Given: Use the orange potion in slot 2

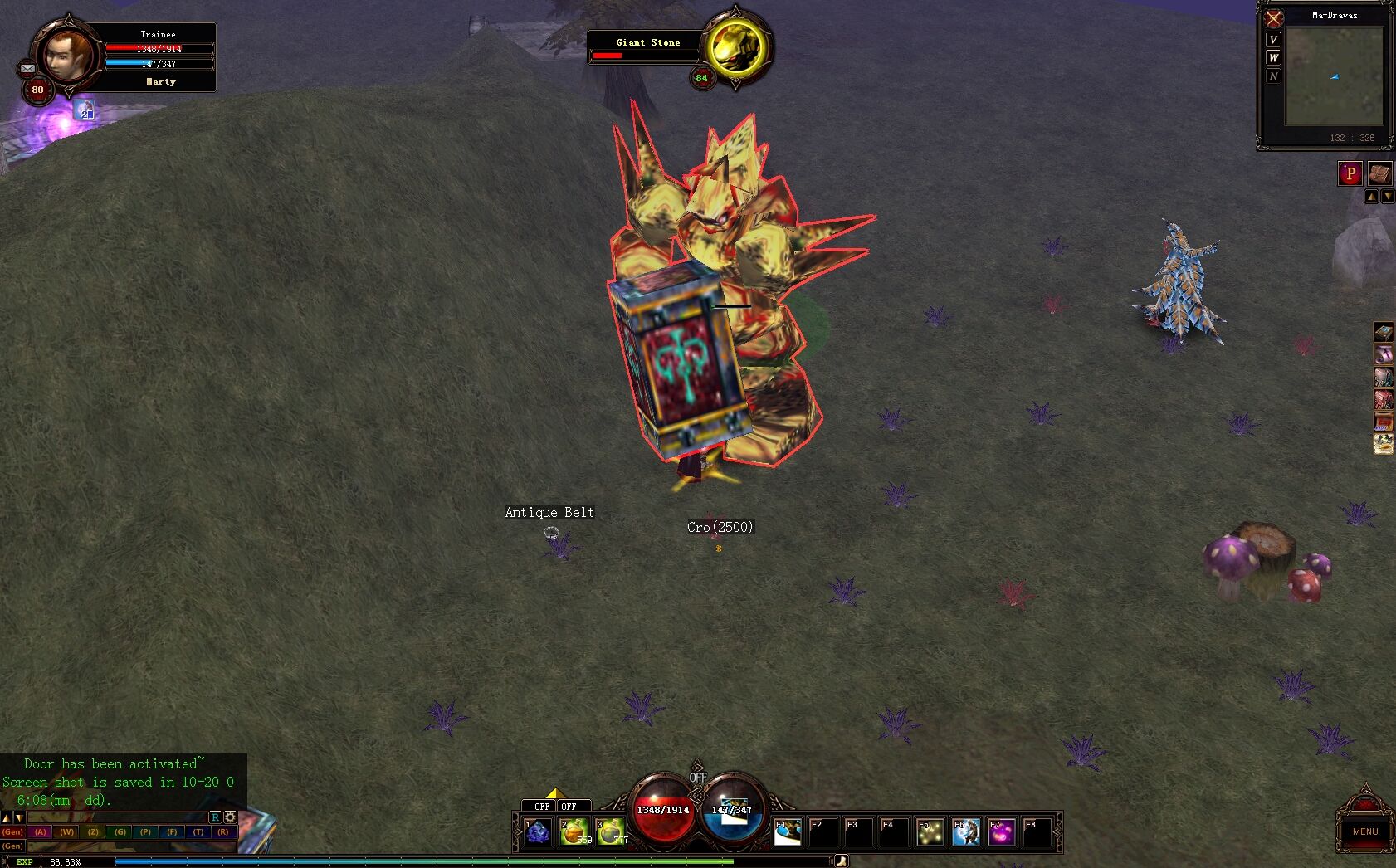Looking at the screenshot, I should tap(574, 831).
